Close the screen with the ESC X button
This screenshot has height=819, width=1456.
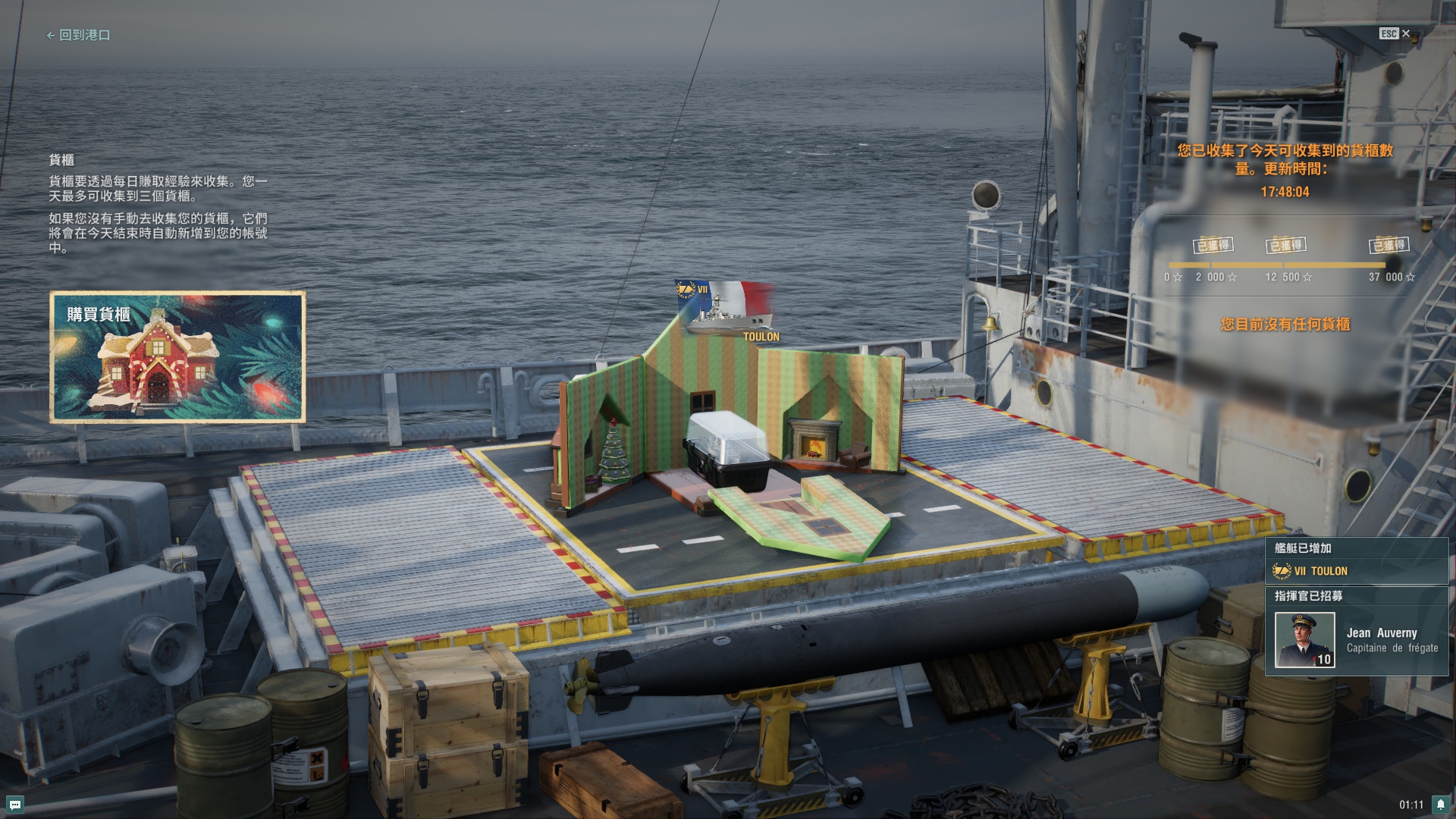(1395, 33)
